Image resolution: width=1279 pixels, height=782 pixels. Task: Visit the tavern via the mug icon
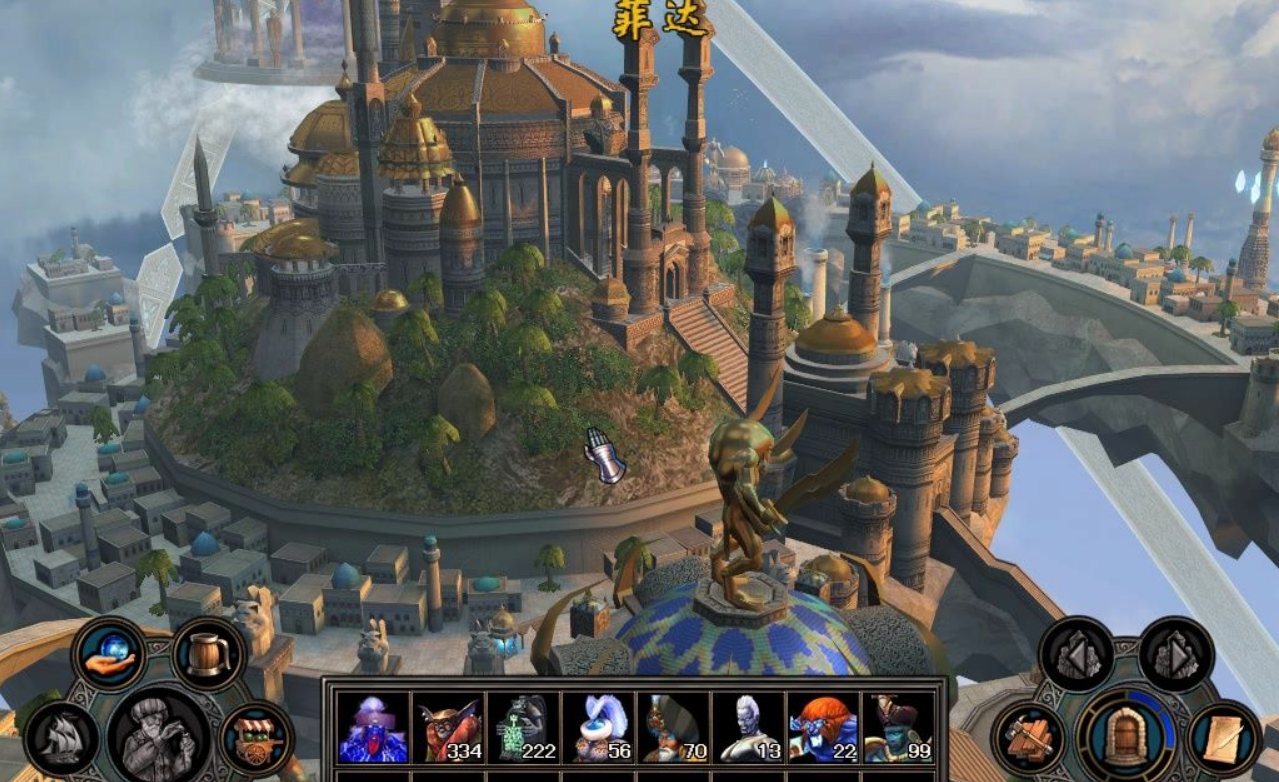click(208, 655)
